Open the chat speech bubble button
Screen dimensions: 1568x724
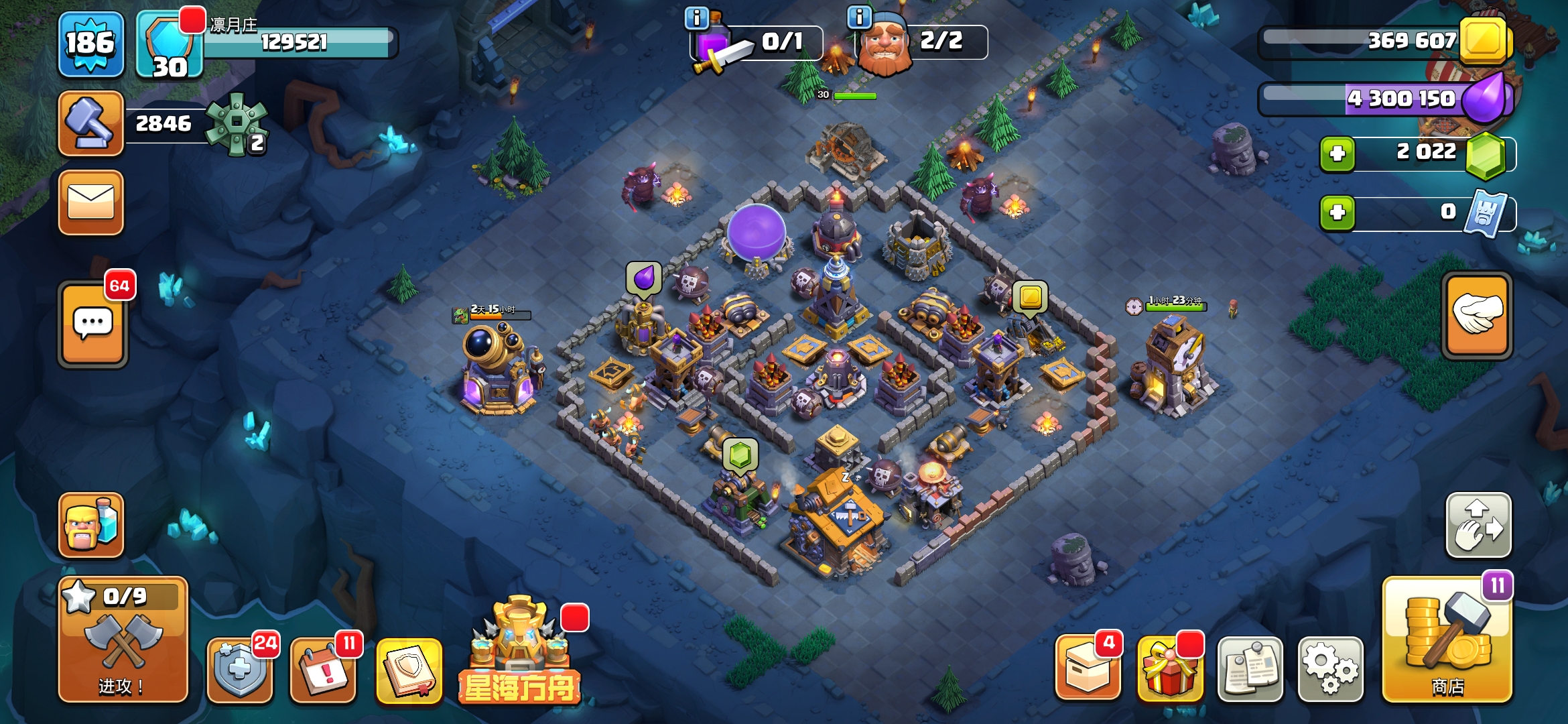click(x=93, y=324)
